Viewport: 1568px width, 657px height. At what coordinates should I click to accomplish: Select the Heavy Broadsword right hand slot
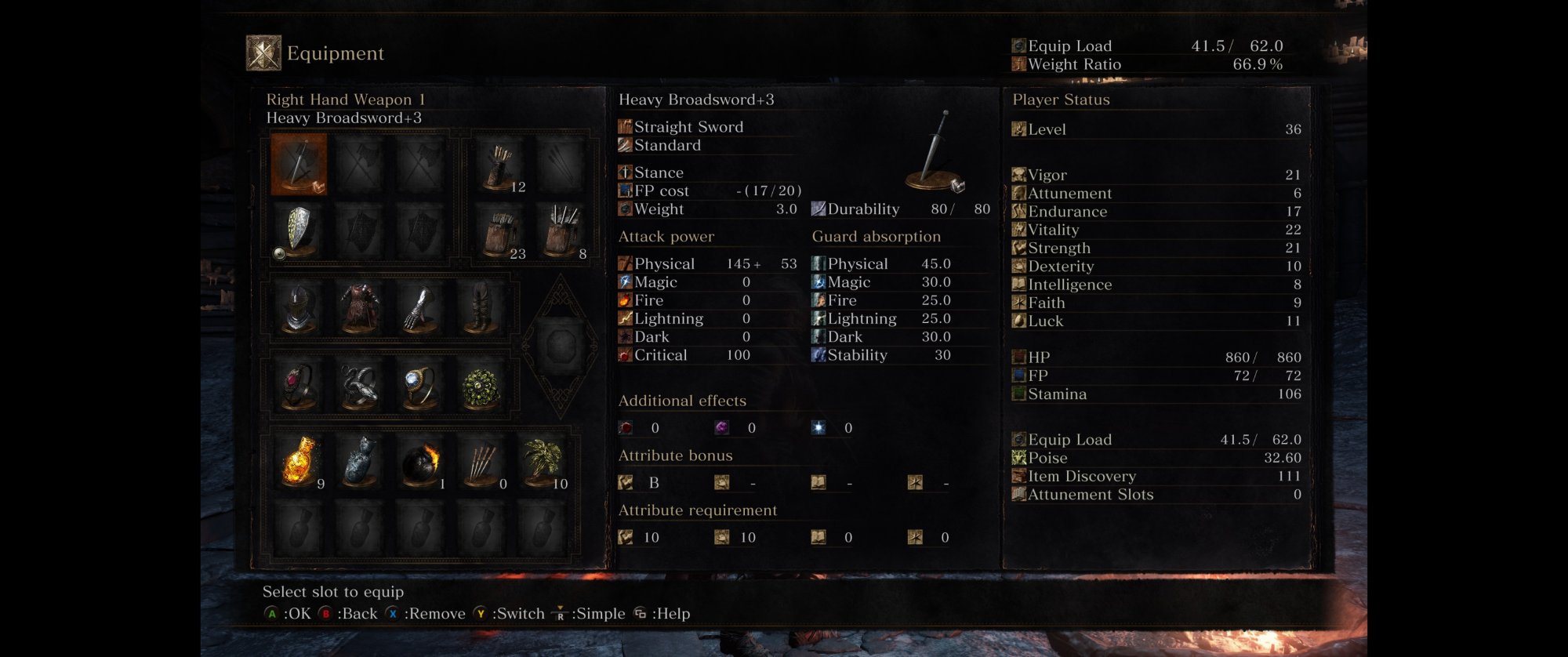[299, 164]
